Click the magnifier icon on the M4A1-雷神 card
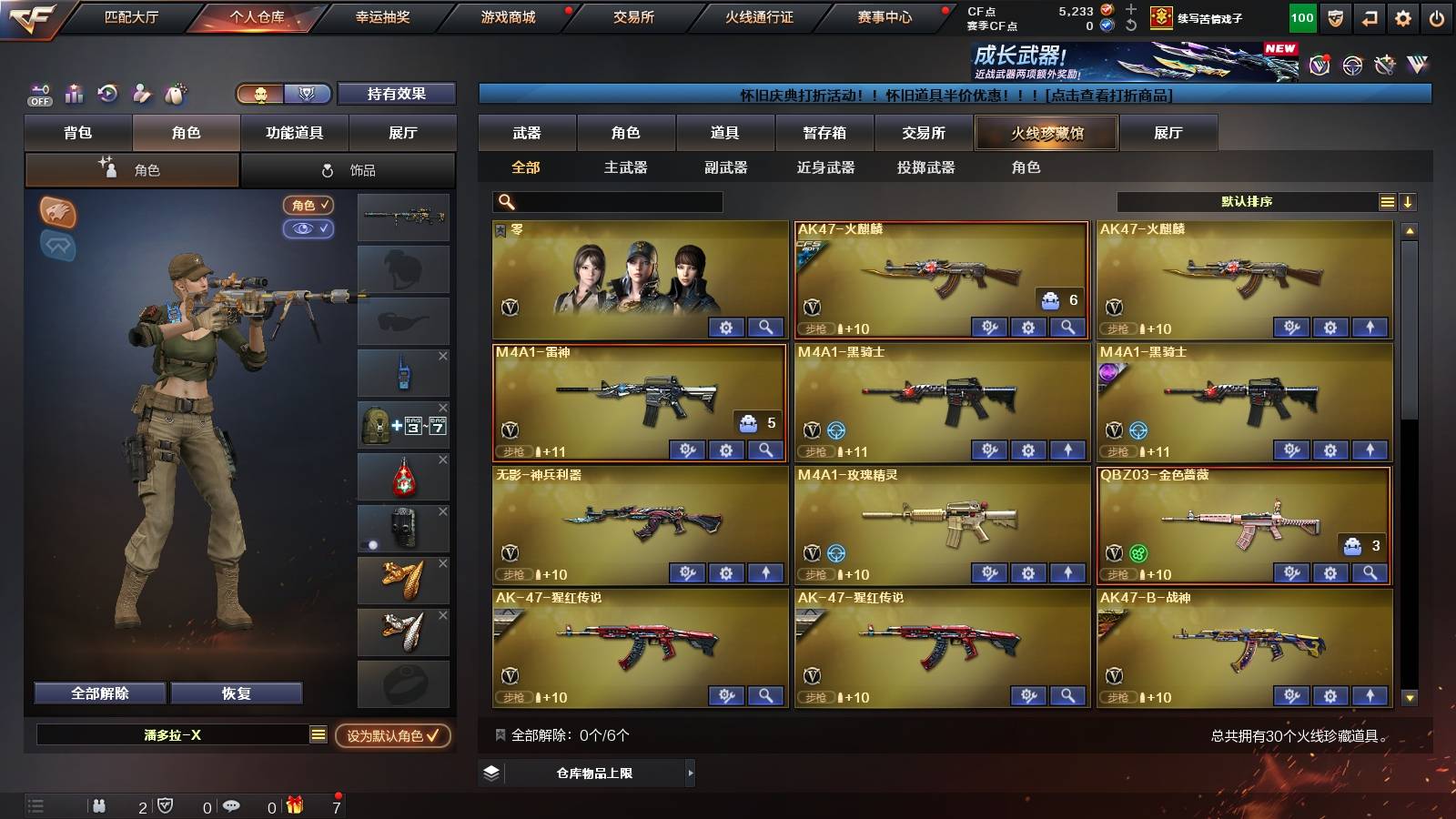This screenshot has width=1456, height=819. 765,450
